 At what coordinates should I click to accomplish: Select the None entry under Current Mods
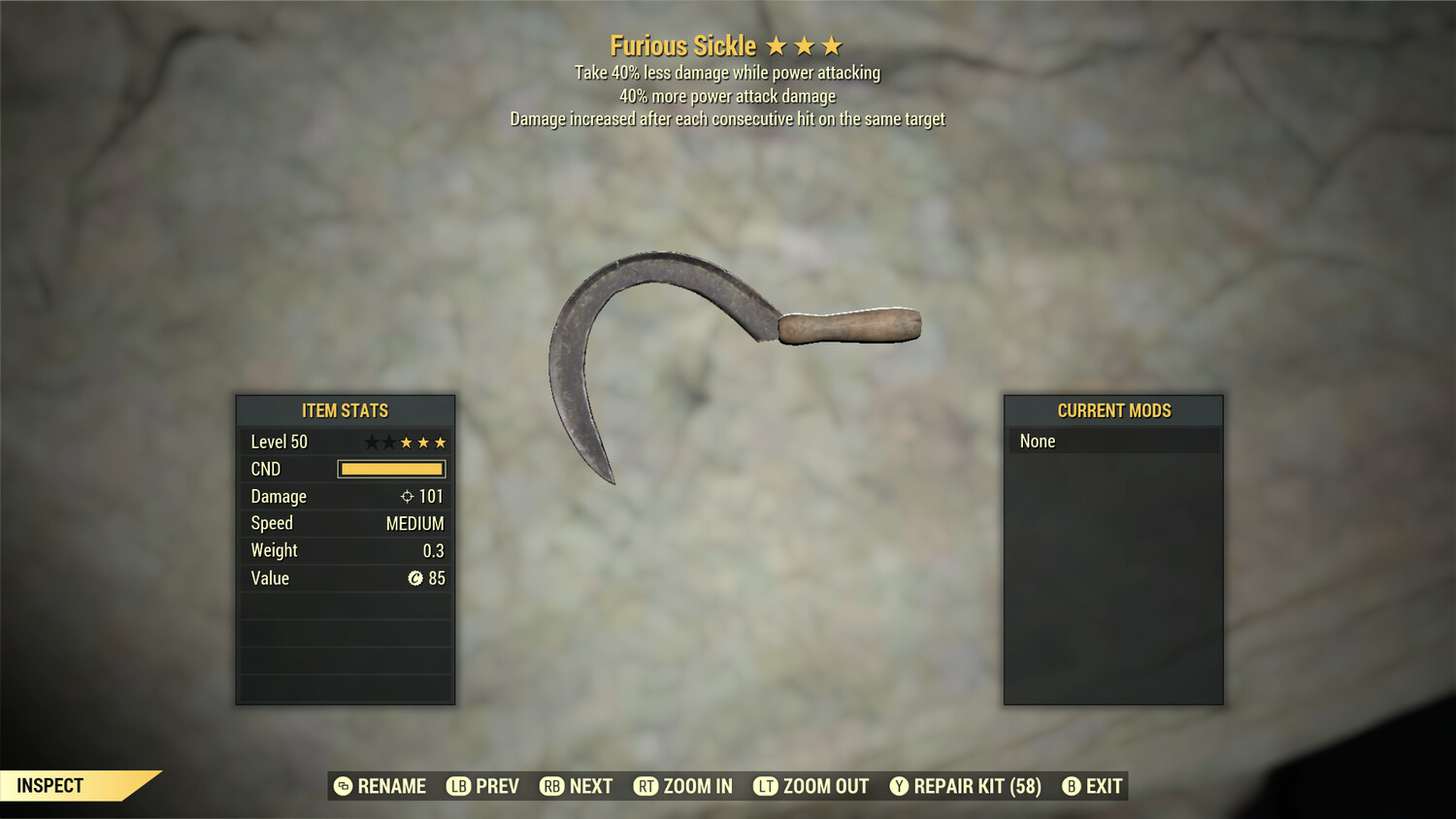coord(1112,442)
